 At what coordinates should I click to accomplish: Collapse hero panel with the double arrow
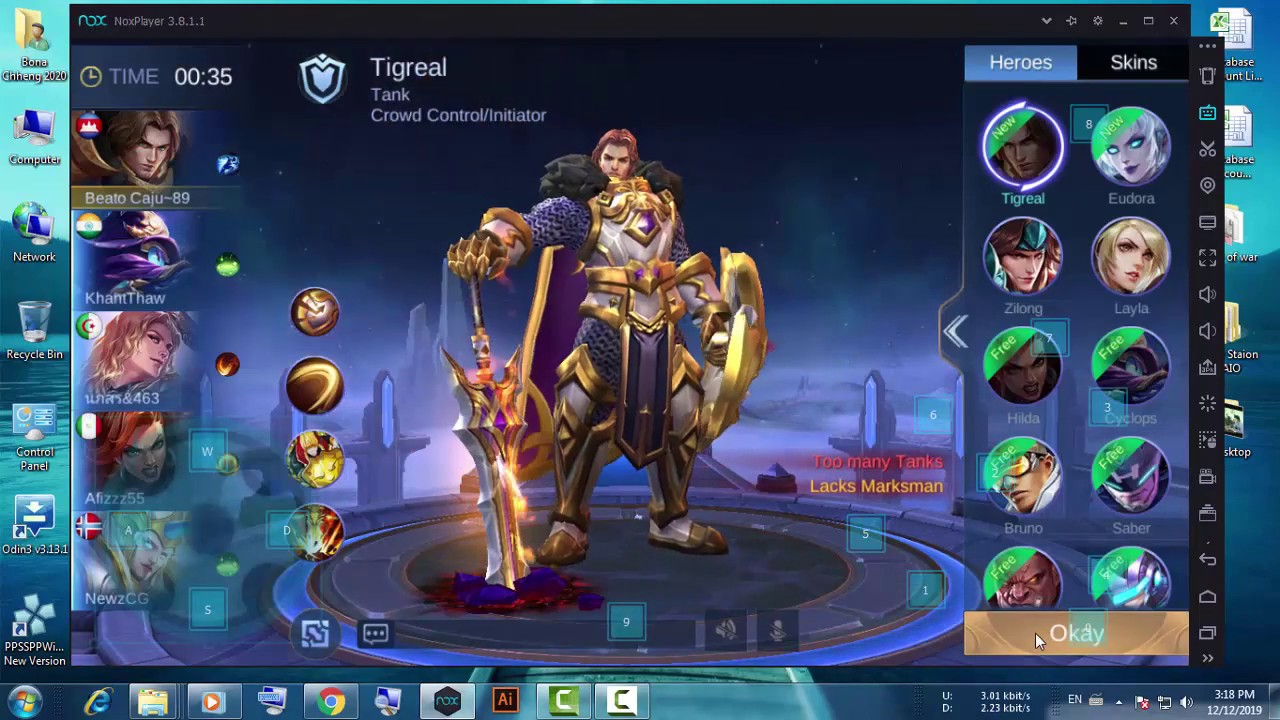coord(955,332)
